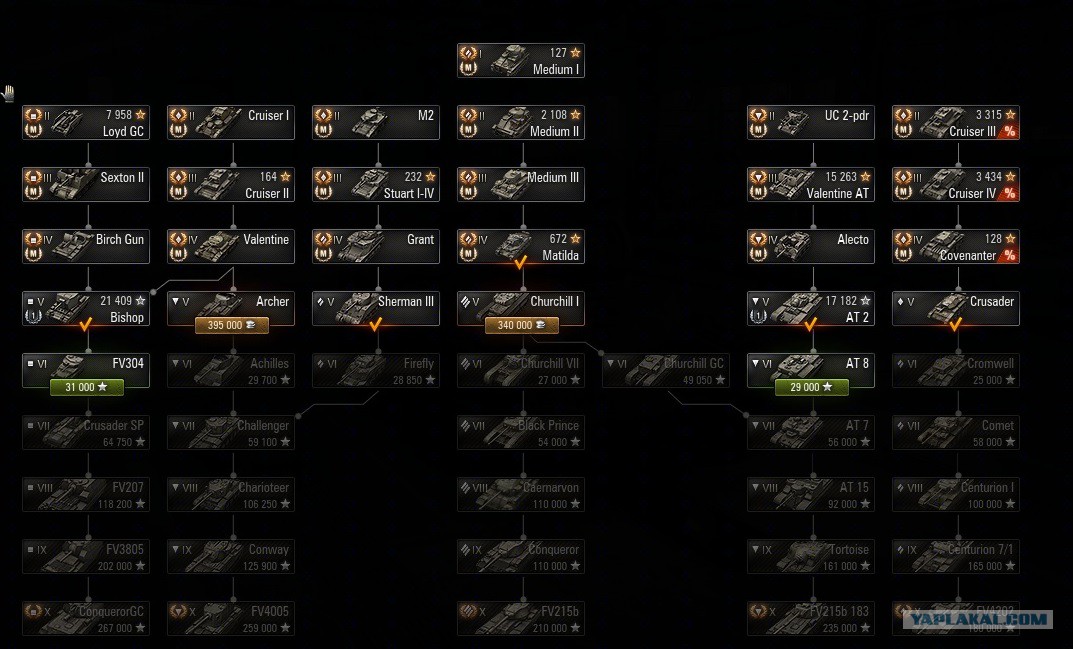Select the Valentine AT node
Screen dimensions: 1073x649
tap(811, 185)
